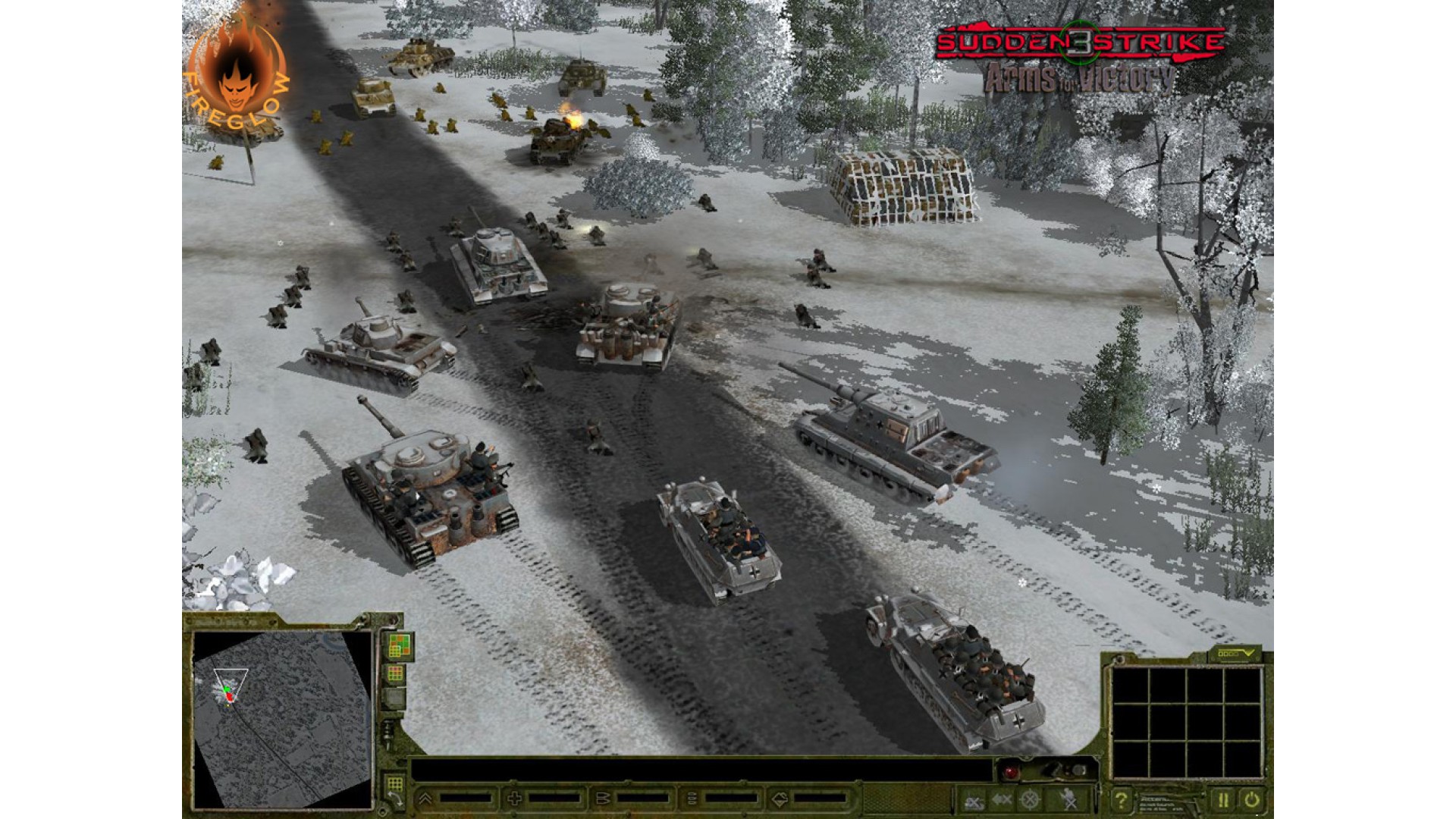Screen dimensions: 1456x819
Task: Activate the crossed-out soldier command
Action: click(1068, 799)
